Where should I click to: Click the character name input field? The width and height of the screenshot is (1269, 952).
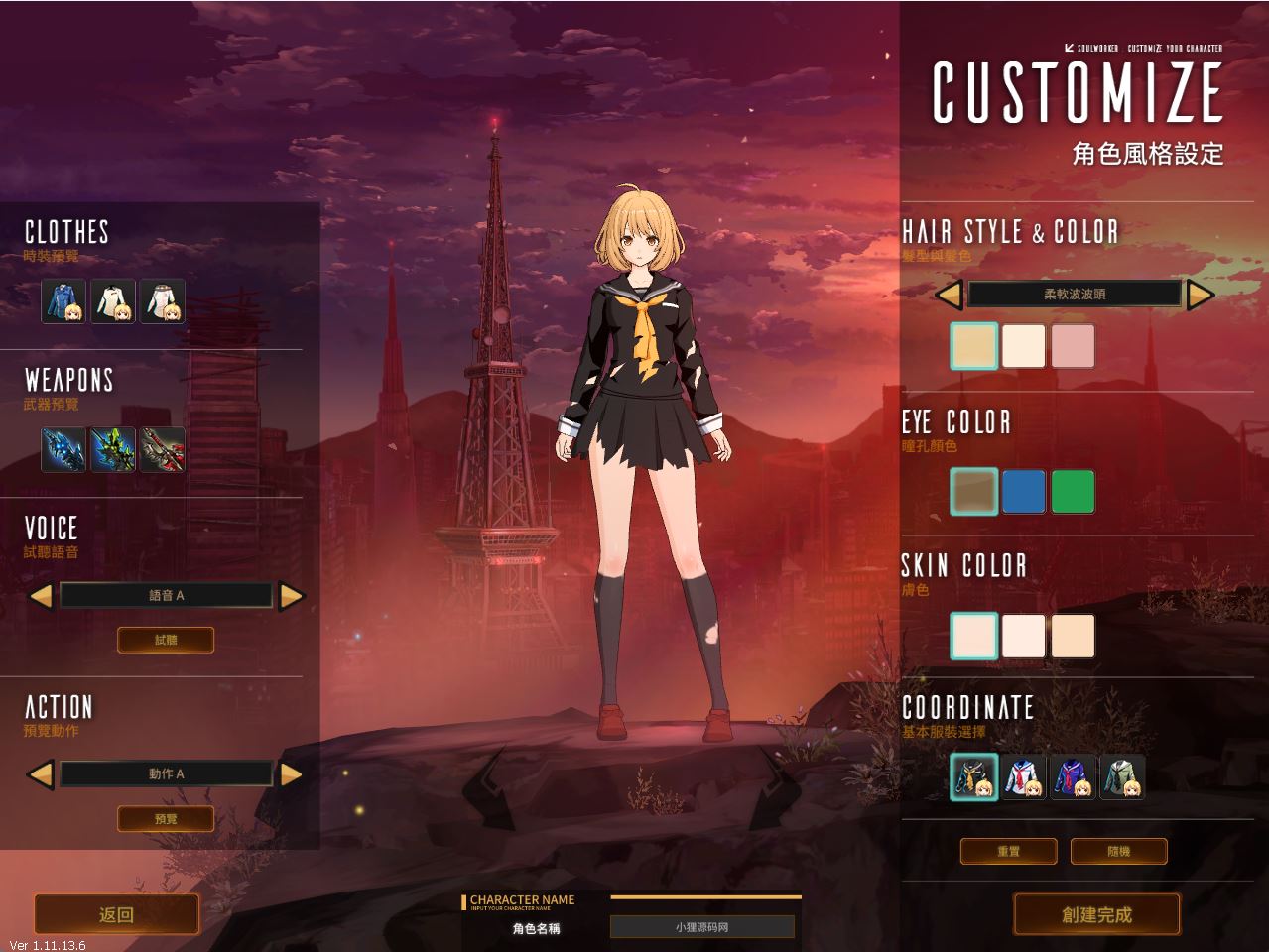pos(701,927)
